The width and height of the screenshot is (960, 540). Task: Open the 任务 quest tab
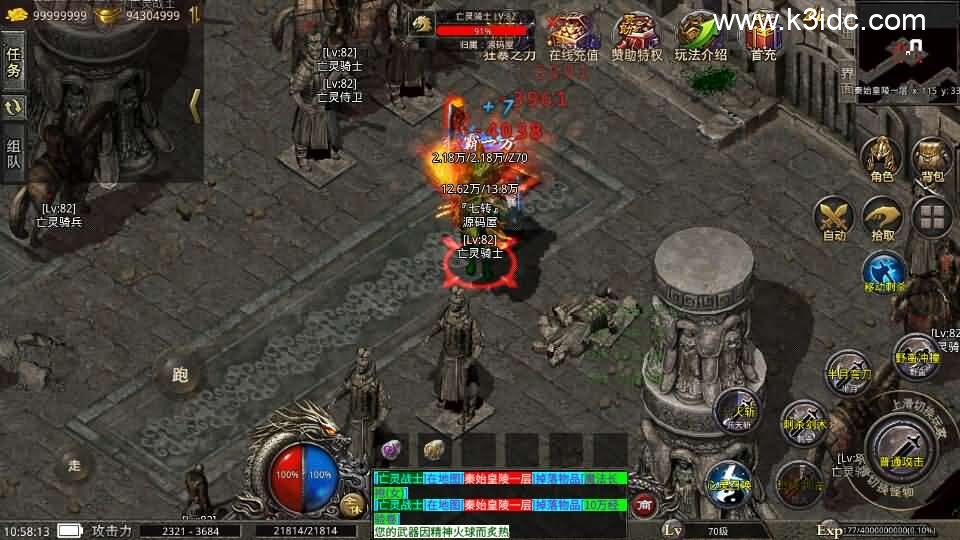[x=14, y=62]
